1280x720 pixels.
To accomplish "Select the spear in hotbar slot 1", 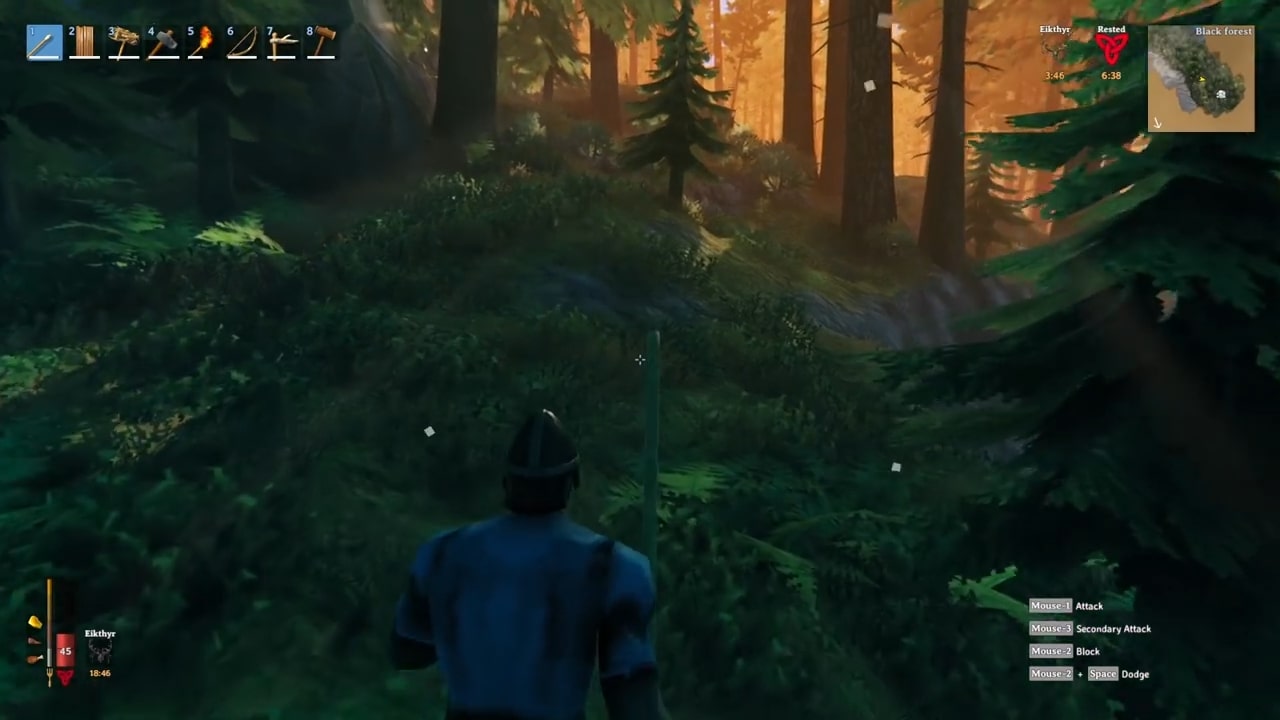I will [45, 43].
